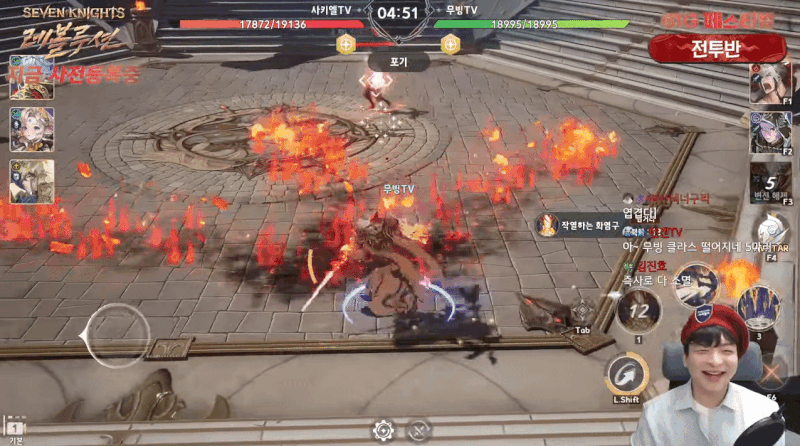
Task: Tap the Tab target-lock icon
Action: pyautogui.click(x=582, y=312)
